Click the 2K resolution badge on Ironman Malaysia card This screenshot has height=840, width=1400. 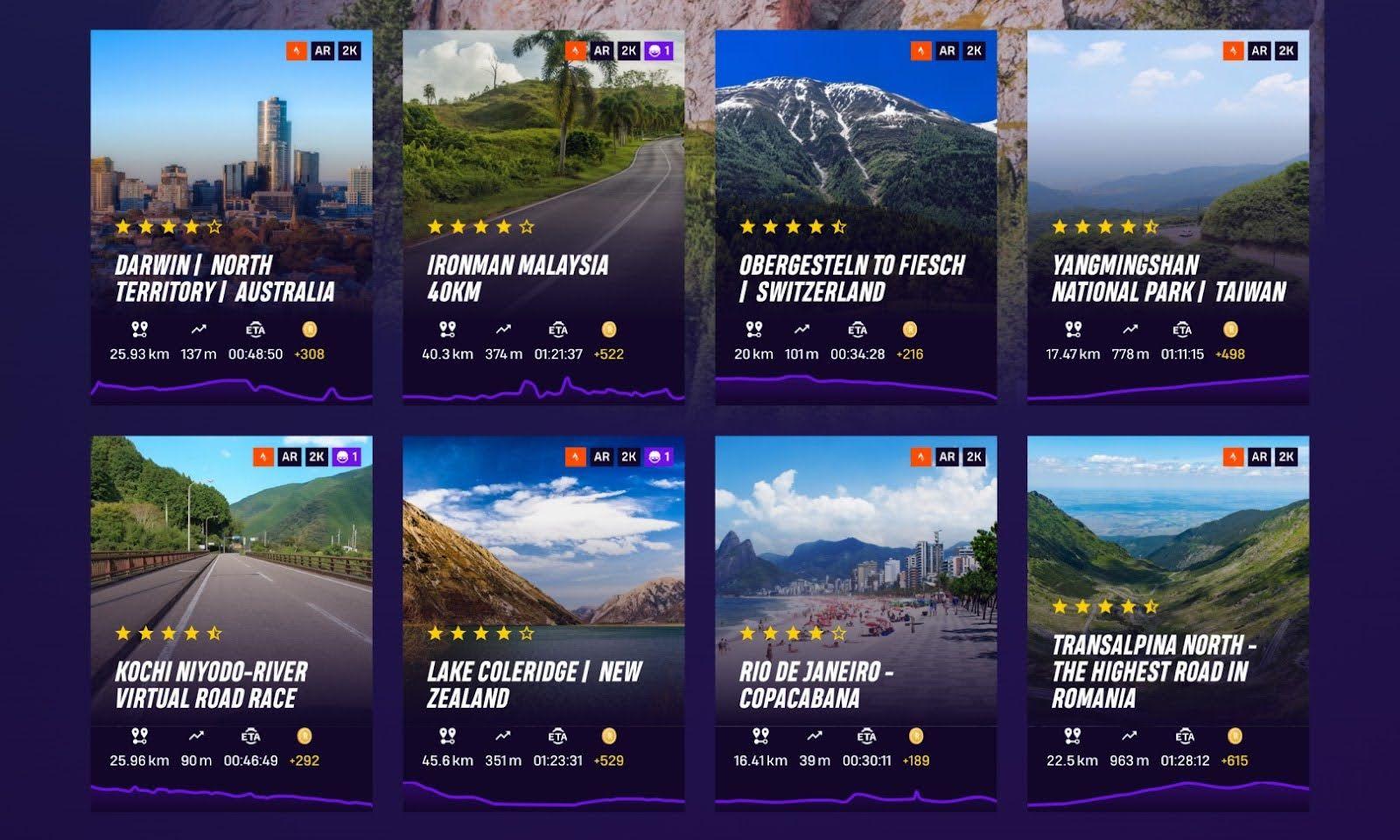point(628,52)
